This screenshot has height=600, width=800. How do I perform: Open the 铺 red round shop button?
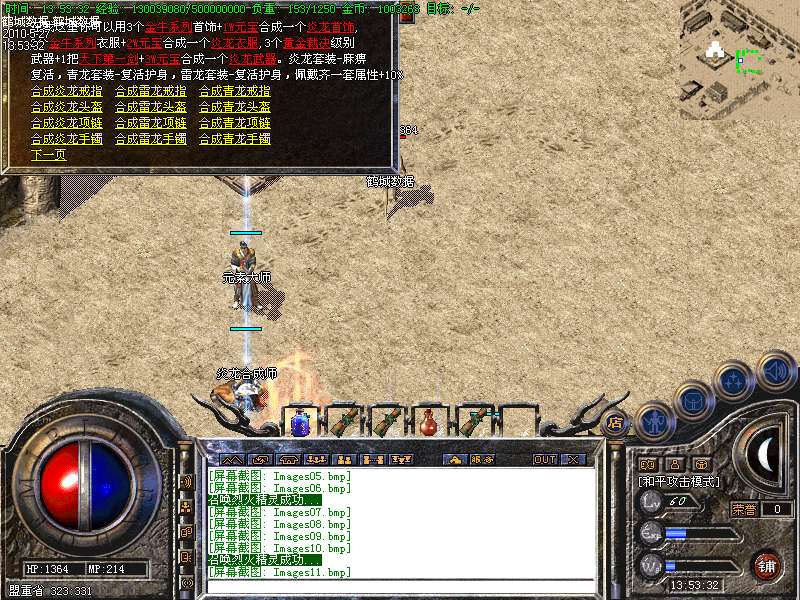766,565
